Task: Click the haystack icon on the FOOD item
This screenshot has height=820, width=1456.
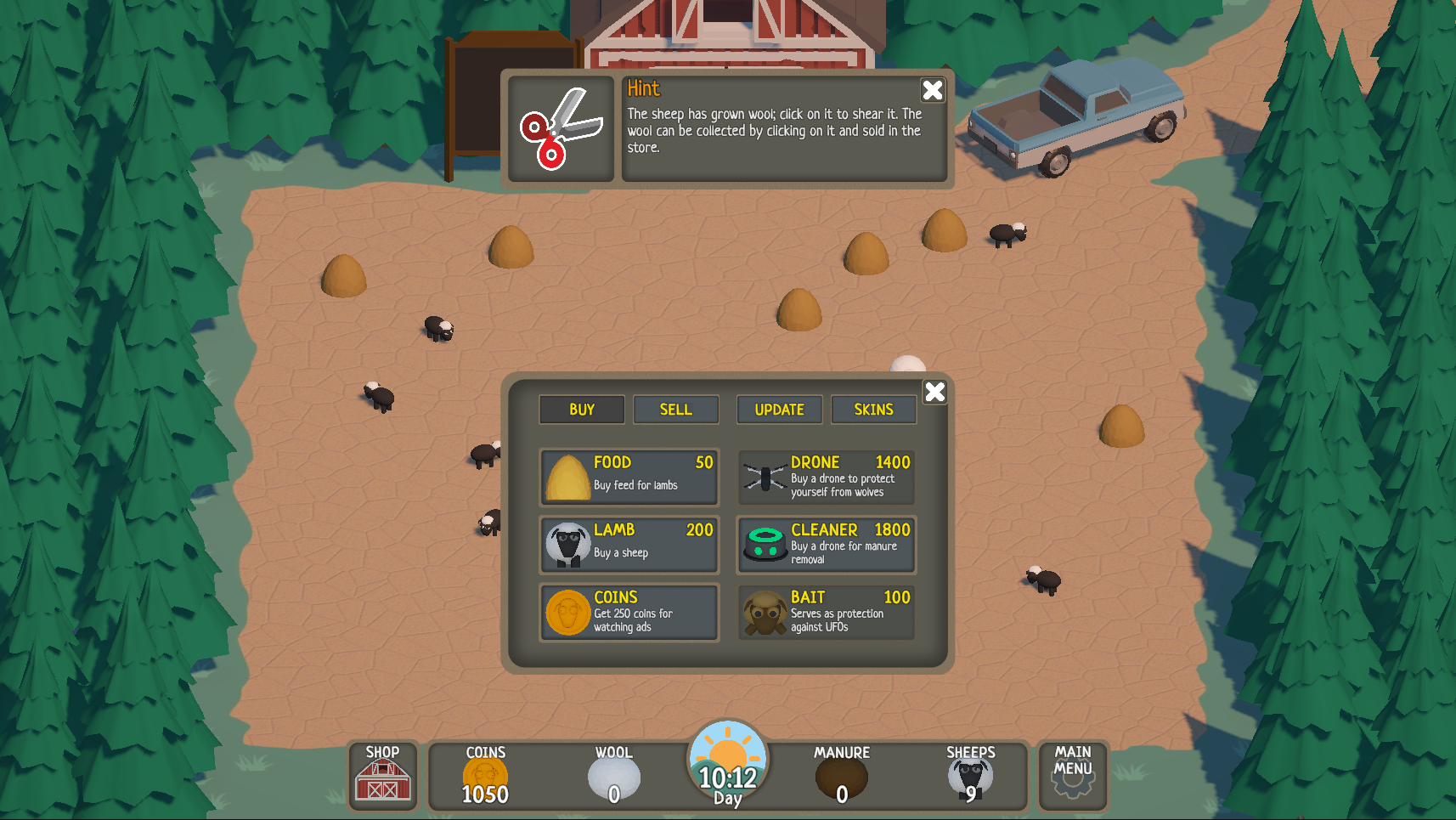Action: pos(569,478)
